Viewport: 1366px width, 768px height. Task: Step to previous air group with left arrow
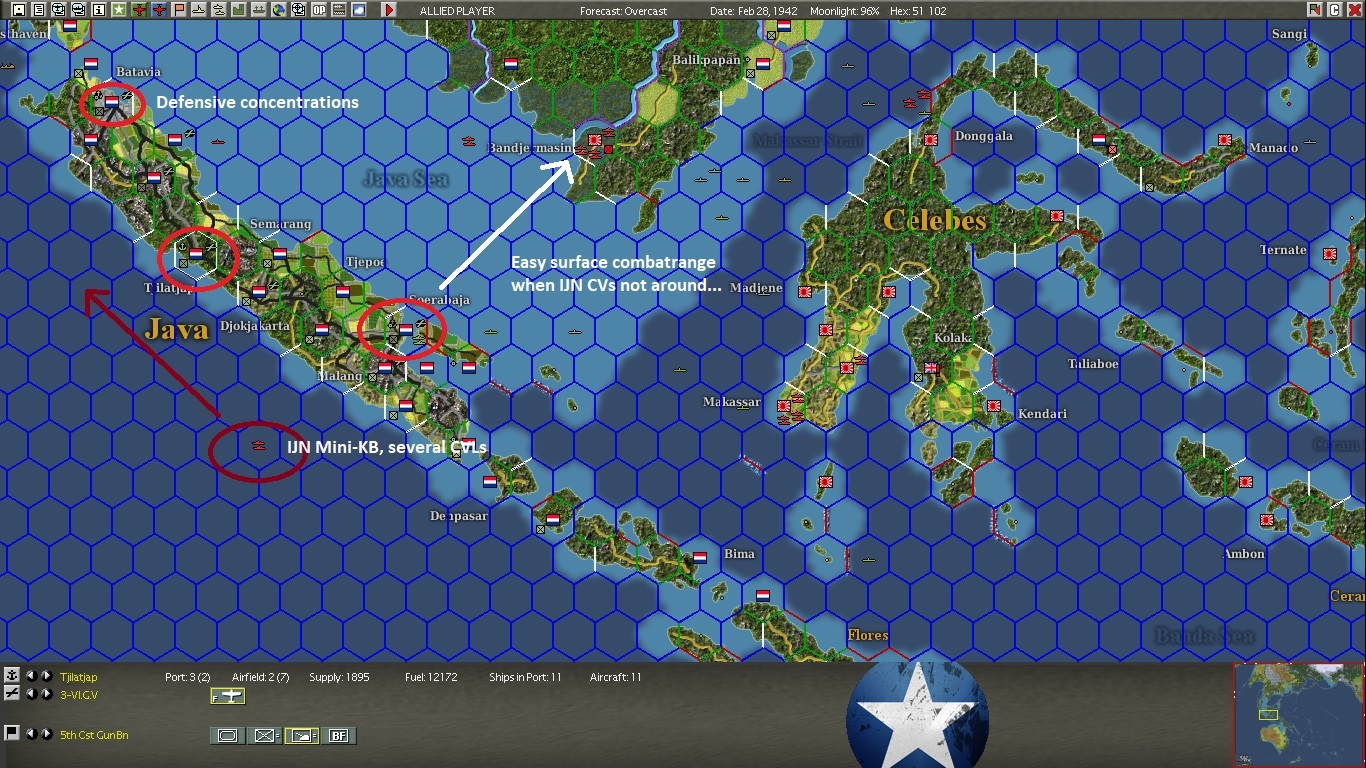point(32,694)
